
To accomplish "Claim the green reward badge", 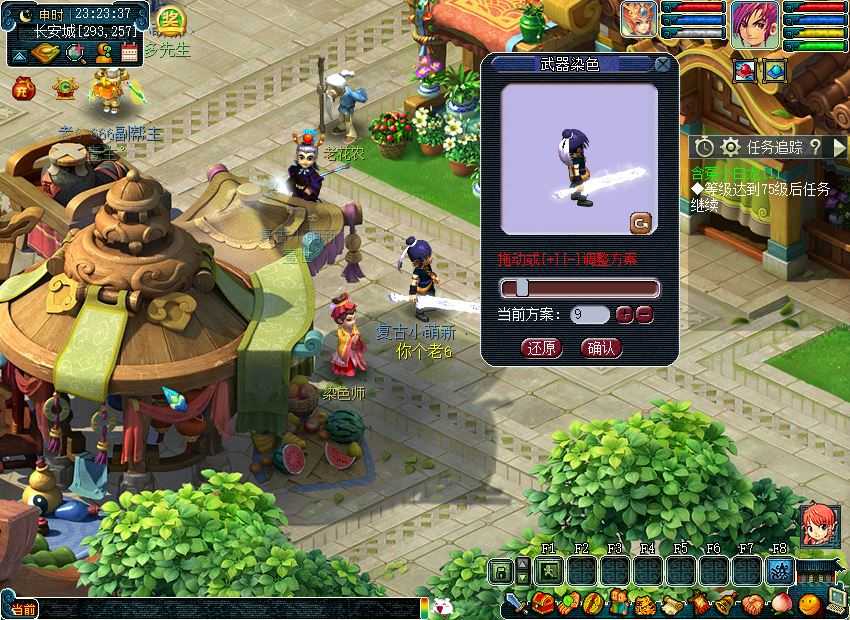I will point(171,20).
